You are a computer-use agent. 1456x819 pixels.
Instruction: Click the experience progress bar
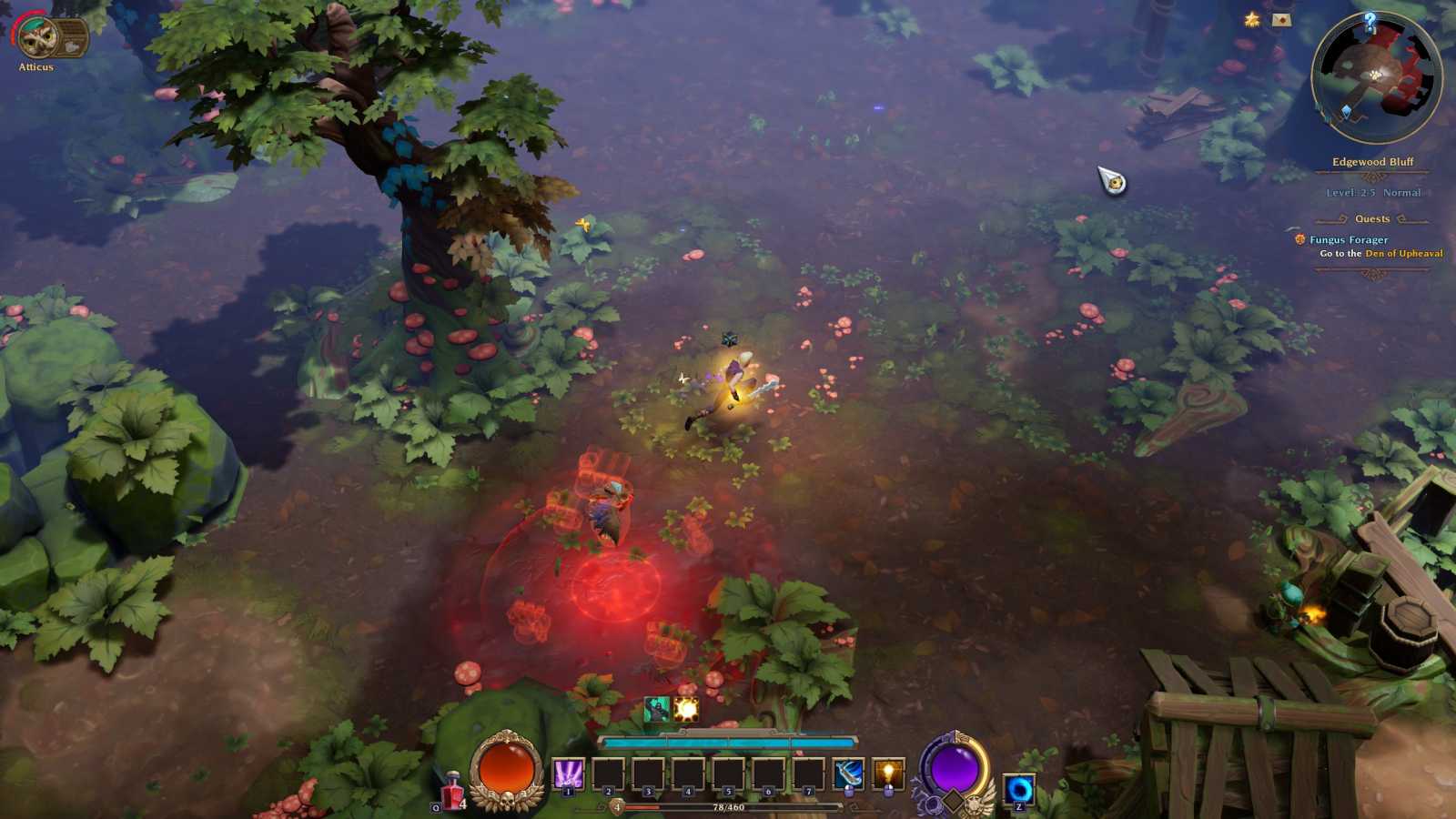pyautogui.click(x=728, y=807)
